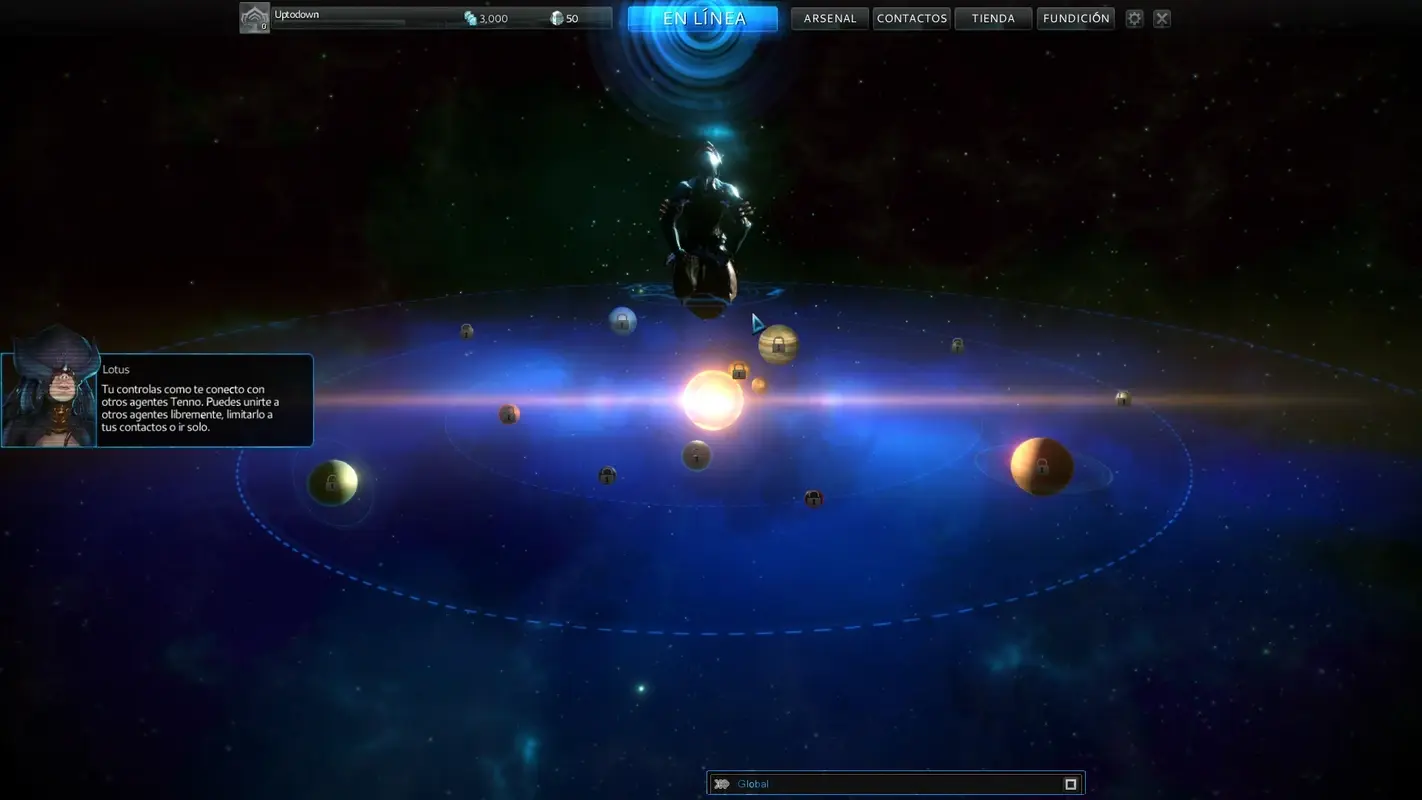
Task: Open the FUNDICIÓN panel
Action: pos(1076,17)
